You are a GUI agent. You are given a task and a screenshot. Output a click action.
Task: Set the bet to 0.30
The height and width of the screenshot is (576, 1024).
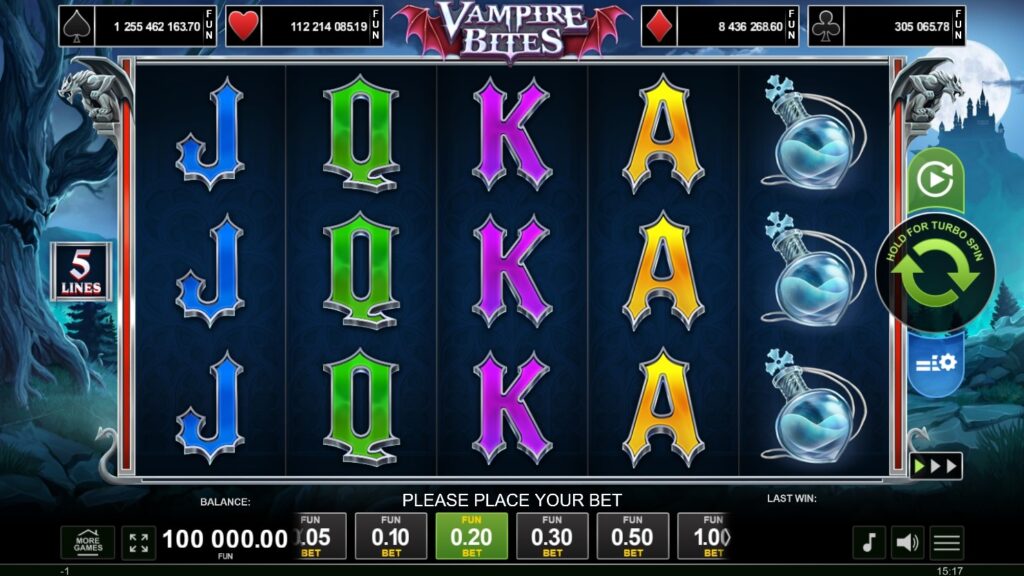[x=552, y=537]
